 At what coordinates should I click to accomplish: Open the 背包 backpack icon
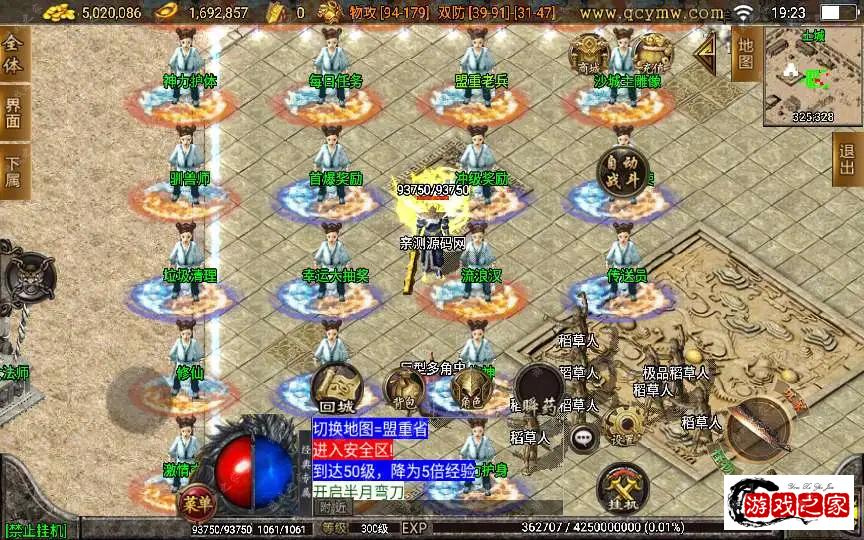pos(403,389)
